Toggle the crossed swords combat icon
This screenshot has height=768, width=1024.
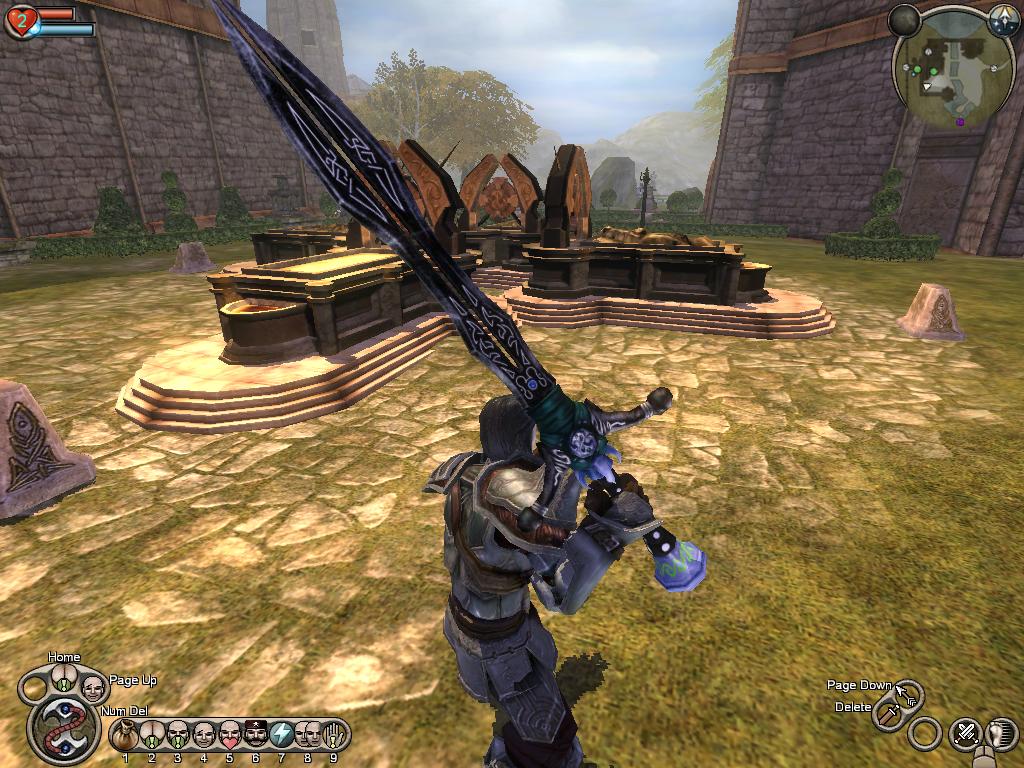point(966,735)
